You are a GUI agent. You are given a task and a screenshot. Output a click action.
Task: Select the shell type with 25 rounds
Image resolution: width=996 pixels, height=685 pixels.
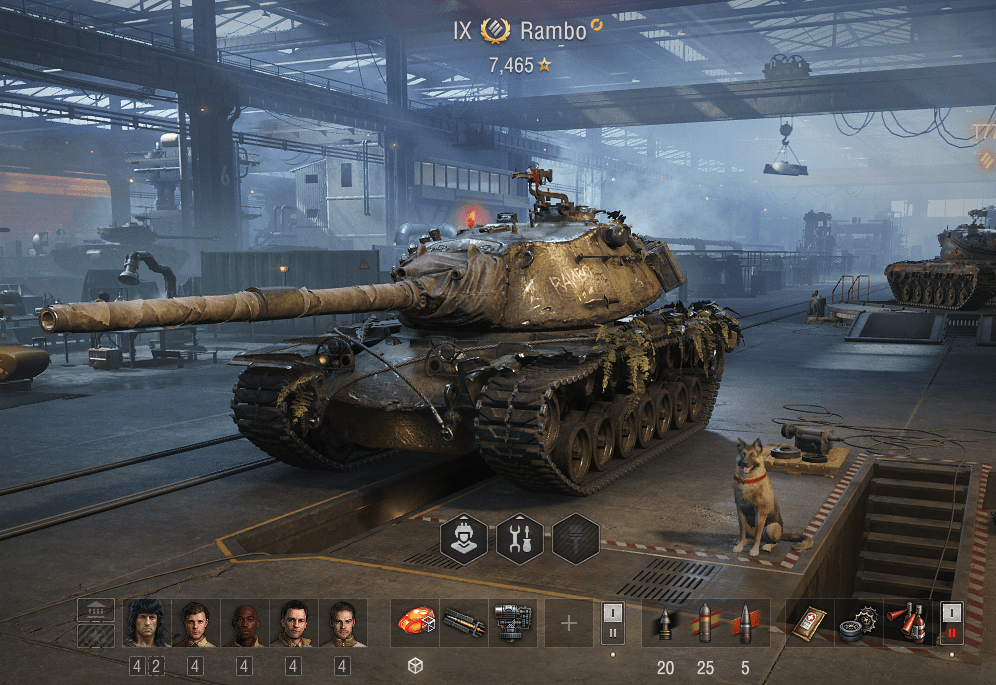point(705,623)
